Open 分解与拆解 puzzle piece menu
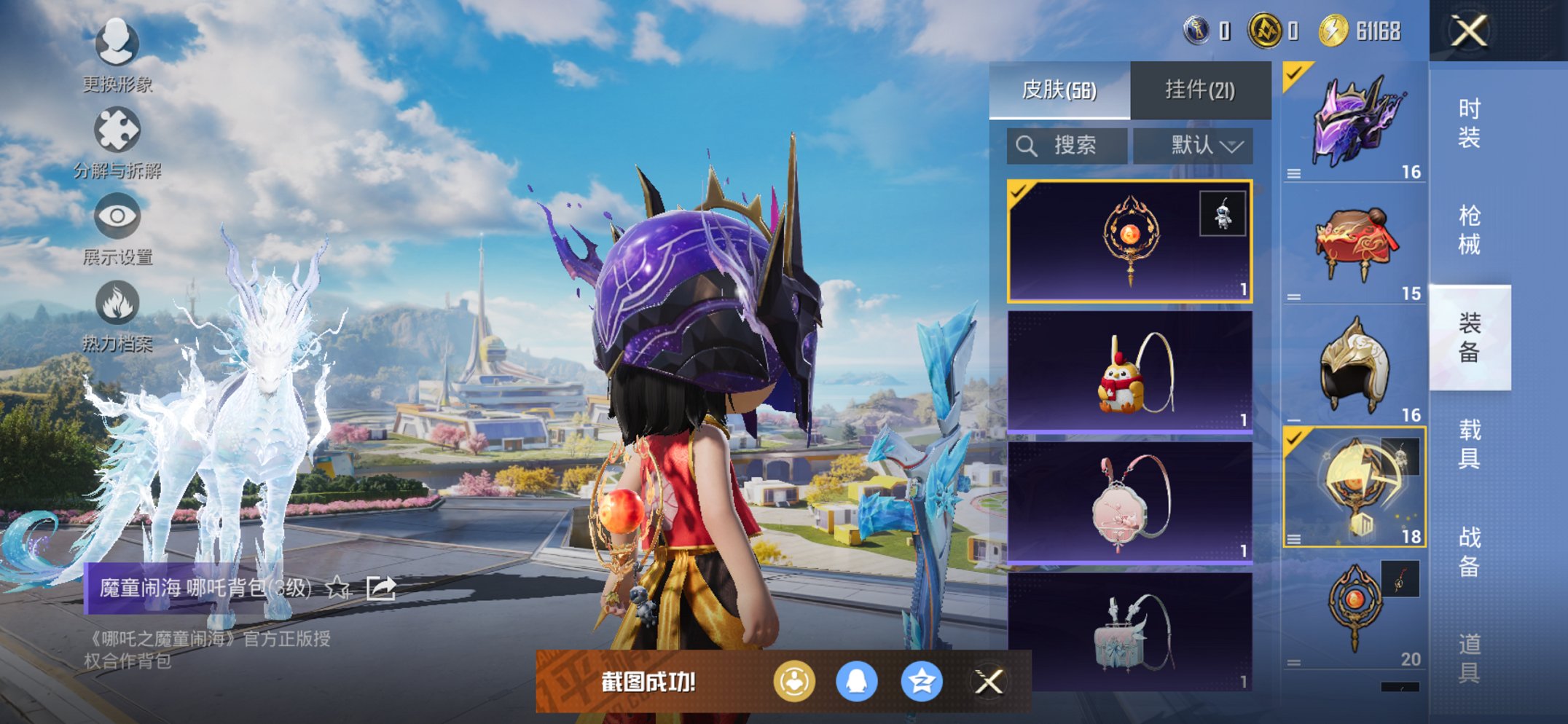This screenshot has width=1568, height=724. [117, 142]
